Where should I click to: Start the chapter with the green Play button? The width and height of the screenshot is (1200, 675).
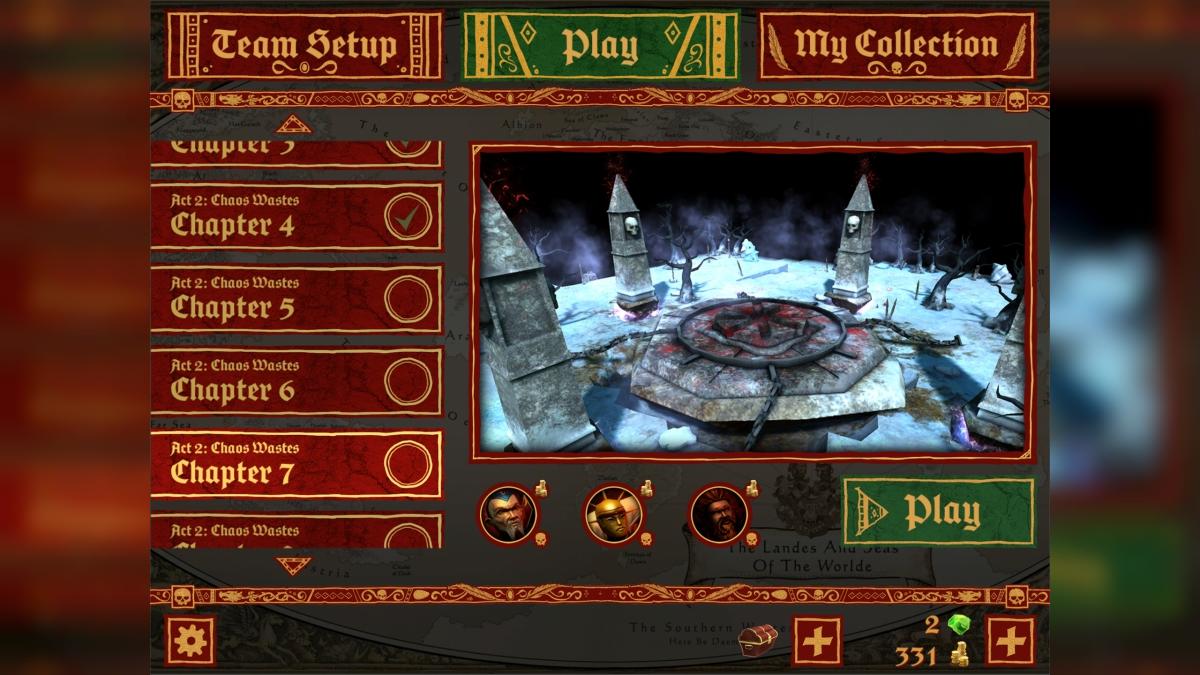(938, 512)
